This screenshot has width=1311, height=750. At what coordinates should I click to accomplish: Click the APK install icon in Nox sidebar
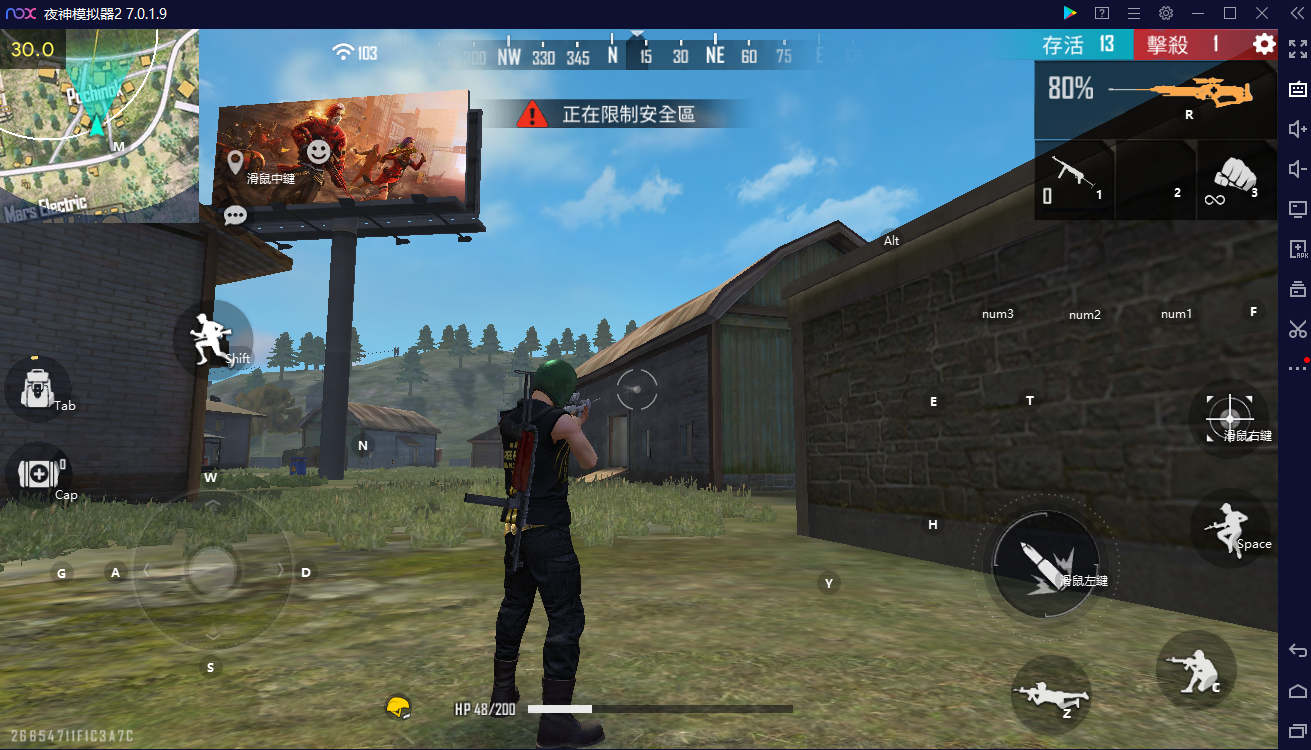tap(1297, 248)
